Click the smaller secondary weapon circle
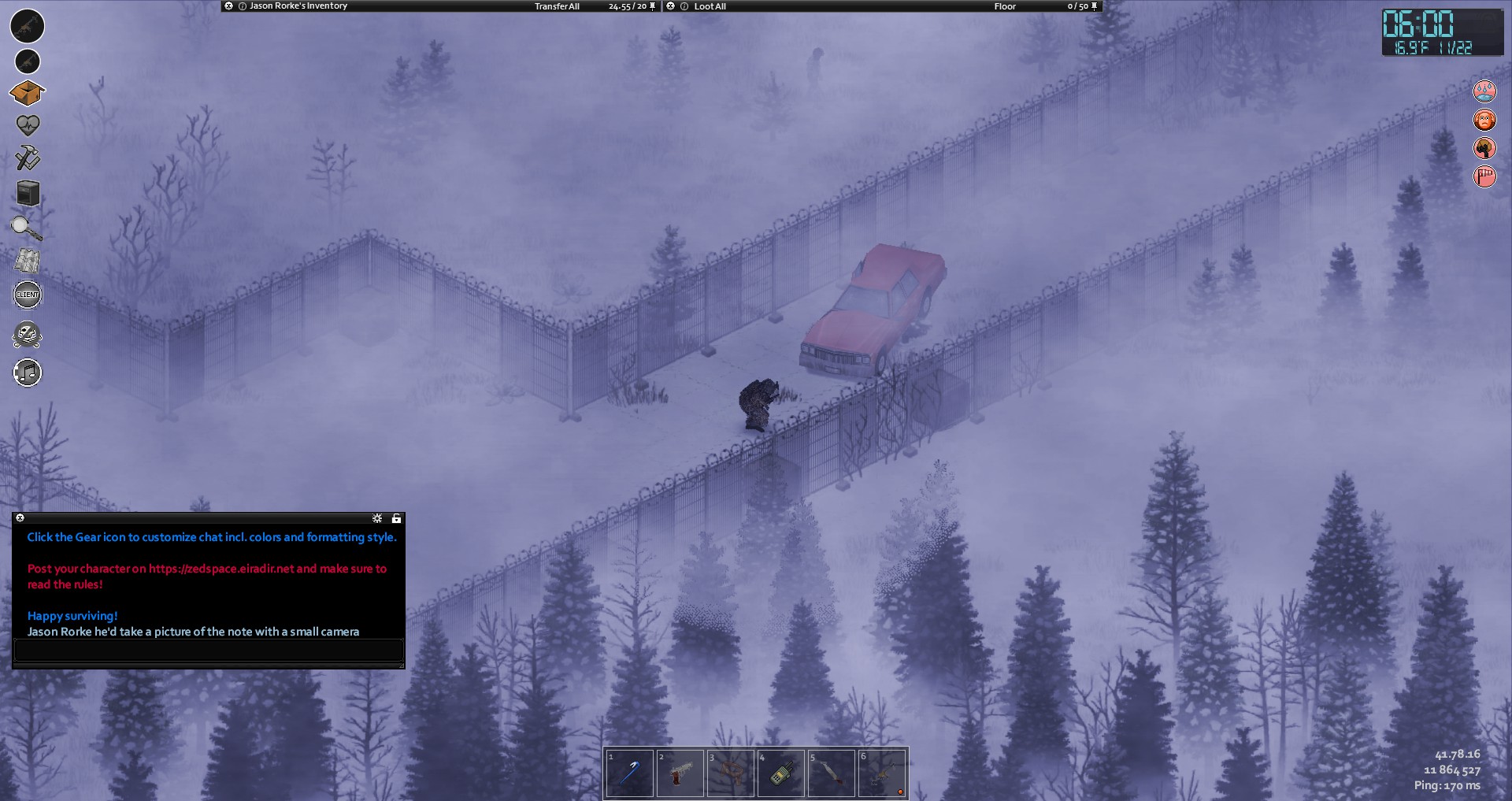Viewport: 1512px width, 801px height. coord(28,61)
